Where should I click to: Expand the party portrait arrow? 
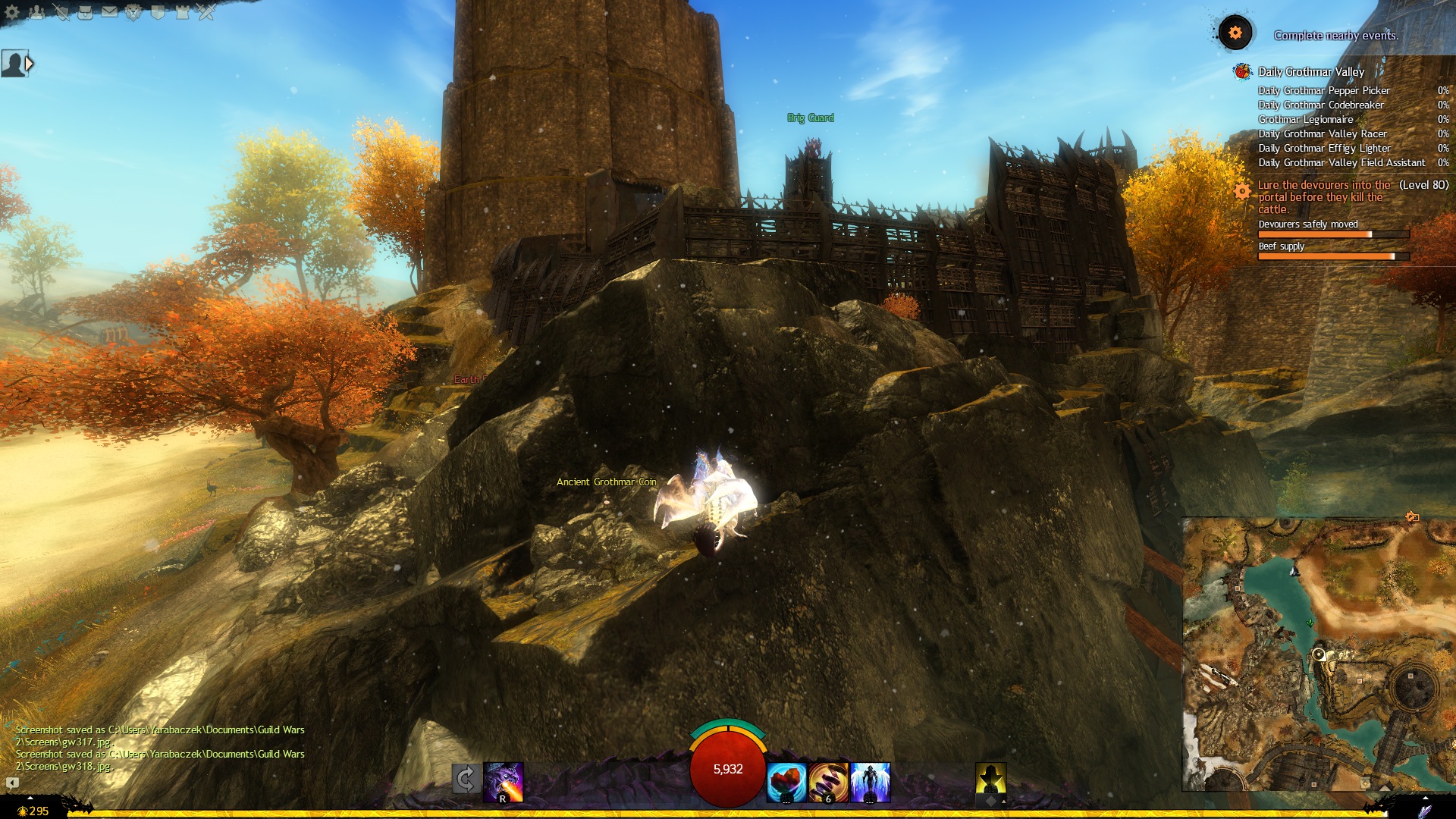(30, 64)
